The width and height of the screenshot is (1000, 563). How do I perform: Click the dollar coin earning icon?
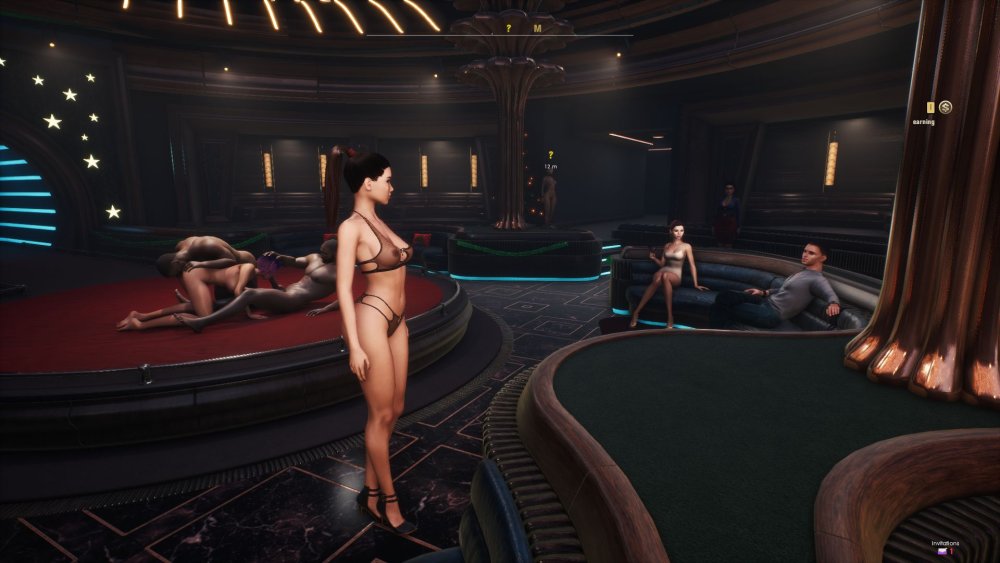tap(945, 107)
